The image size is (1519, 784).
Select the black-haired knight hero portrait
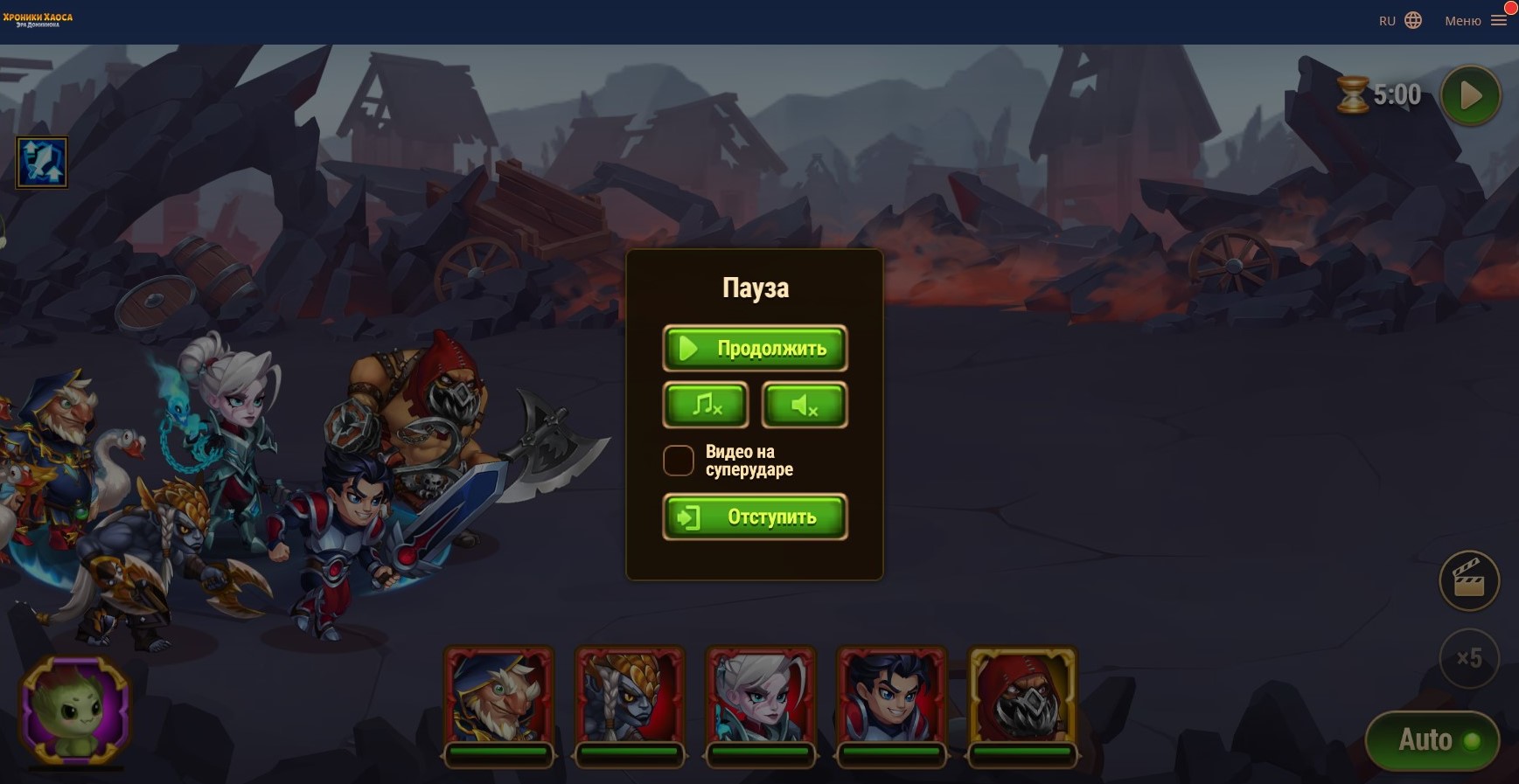click(x=892, y=697)
